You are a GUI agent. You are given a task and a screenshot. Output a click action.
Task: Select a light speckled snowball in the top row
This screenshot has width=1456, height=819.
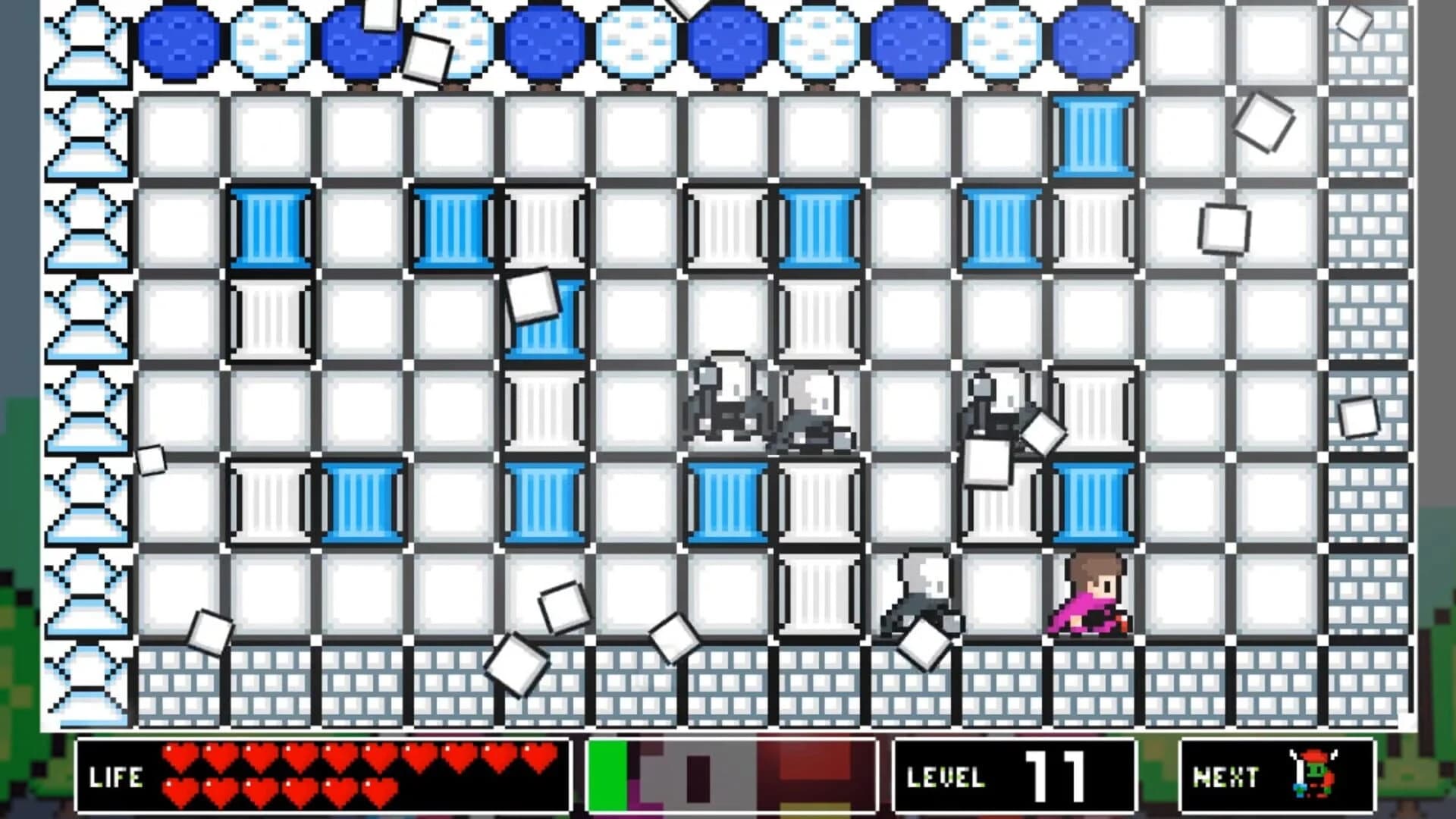[x=273, y=42]
